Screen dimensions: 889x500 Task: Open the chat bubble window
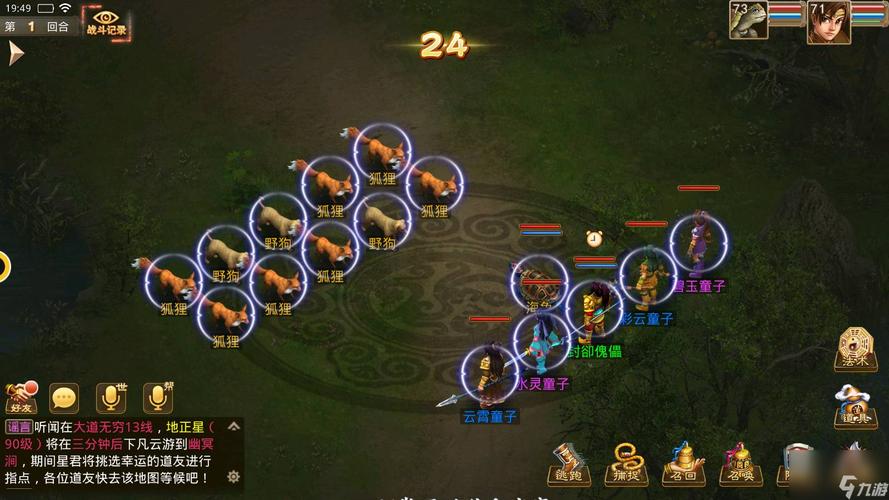pos(65,398)
